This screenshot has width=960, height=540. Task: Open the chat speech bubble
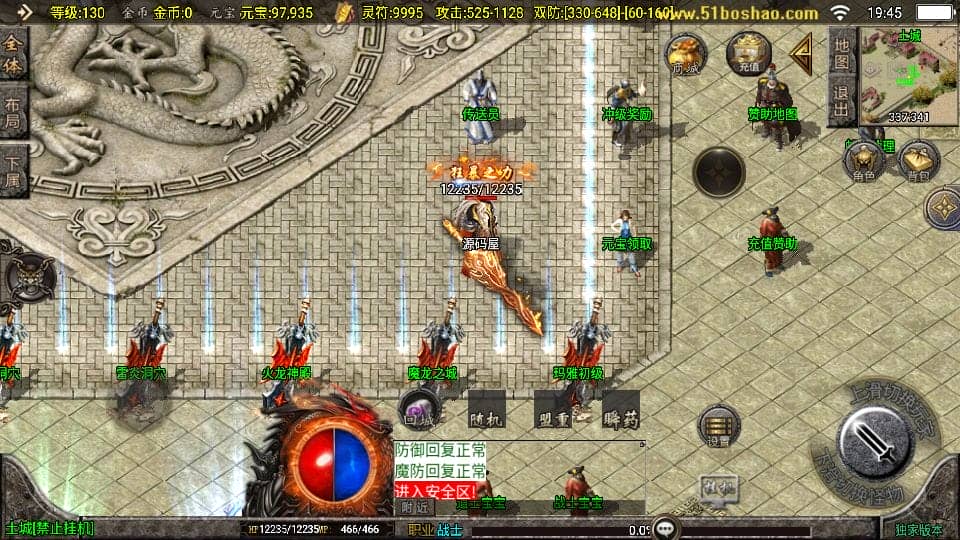(666, 527)
